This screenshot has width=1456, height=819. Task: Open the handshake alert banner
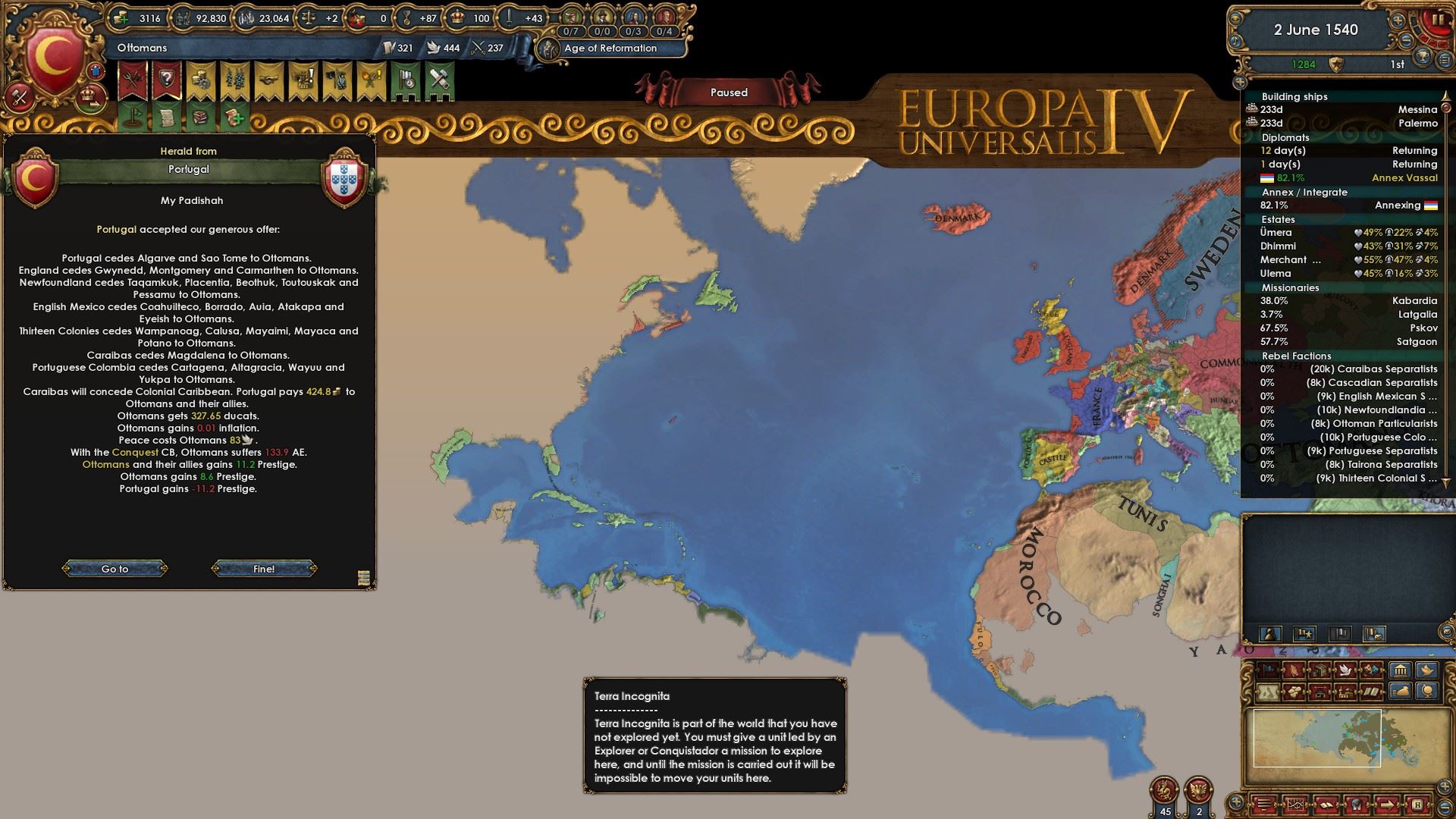268,80
